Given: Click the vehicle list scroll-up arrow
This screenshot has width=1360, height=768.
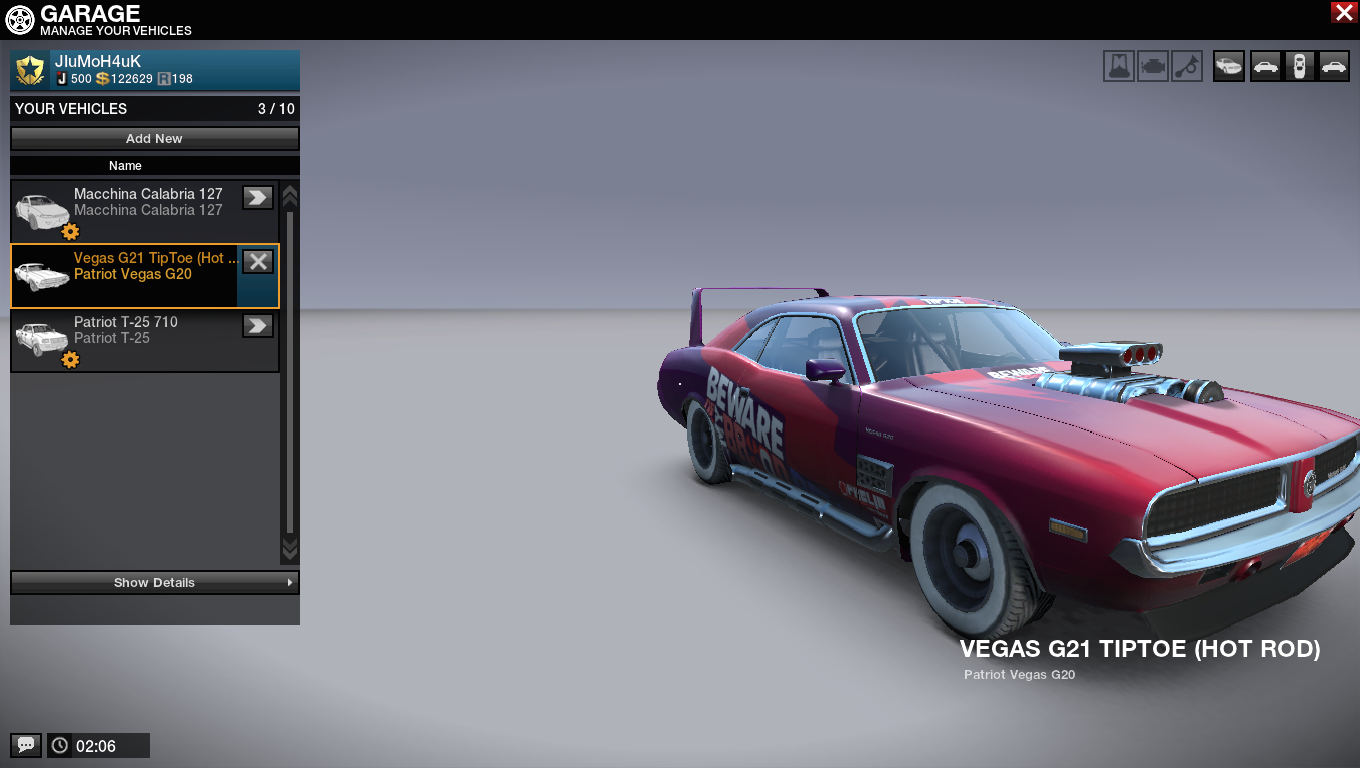Looking at the screenshot, I should click(x=290, y=194).
